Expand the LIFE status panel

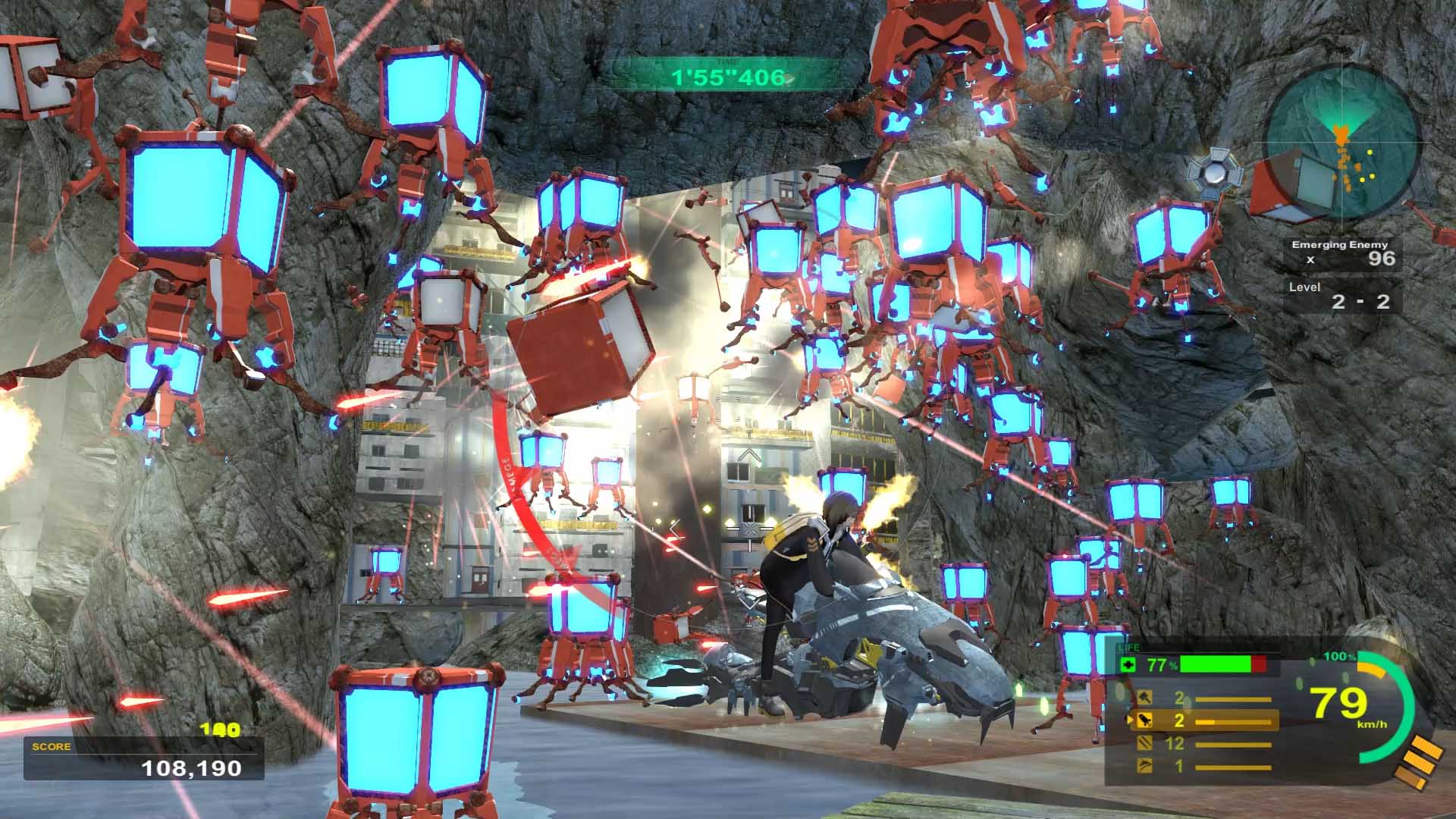pos(1130,647)
